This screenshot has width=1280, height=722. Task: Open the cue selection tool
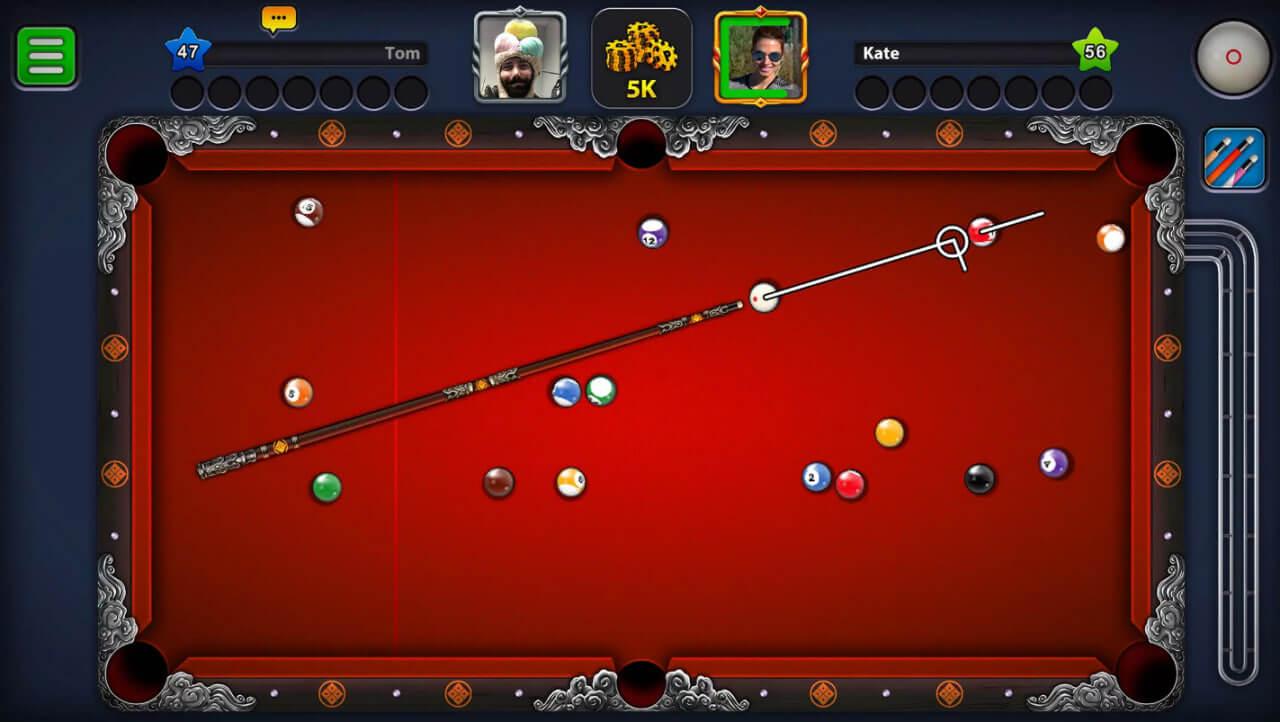(1232, 157)
